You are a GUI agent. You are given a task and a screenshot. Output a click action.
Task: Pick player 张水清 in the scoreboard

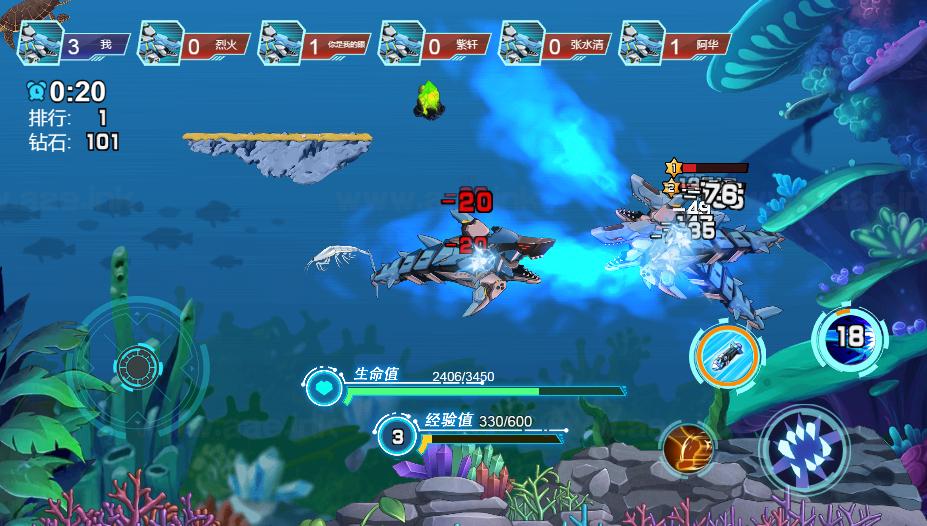click(x=556, y=45)
